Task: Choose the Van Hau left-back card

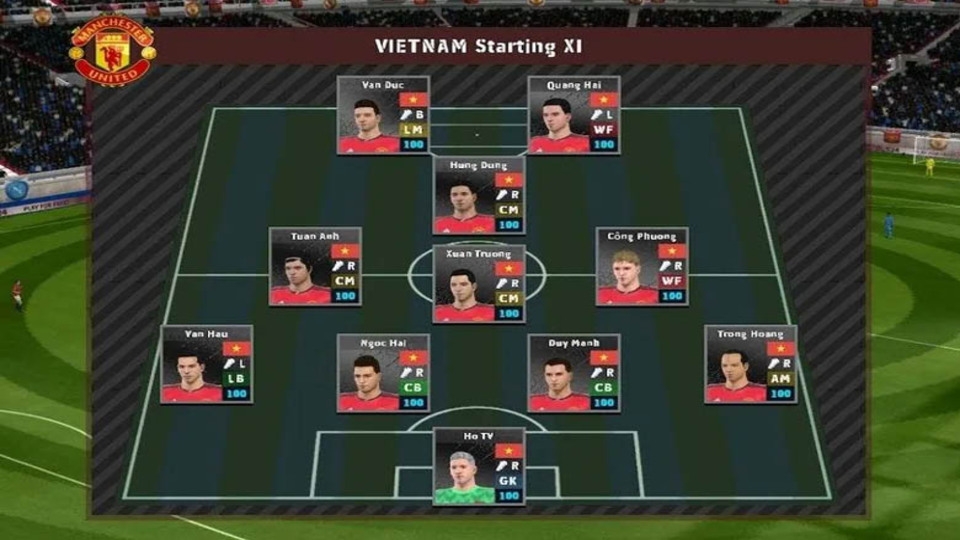Action: 207,364
